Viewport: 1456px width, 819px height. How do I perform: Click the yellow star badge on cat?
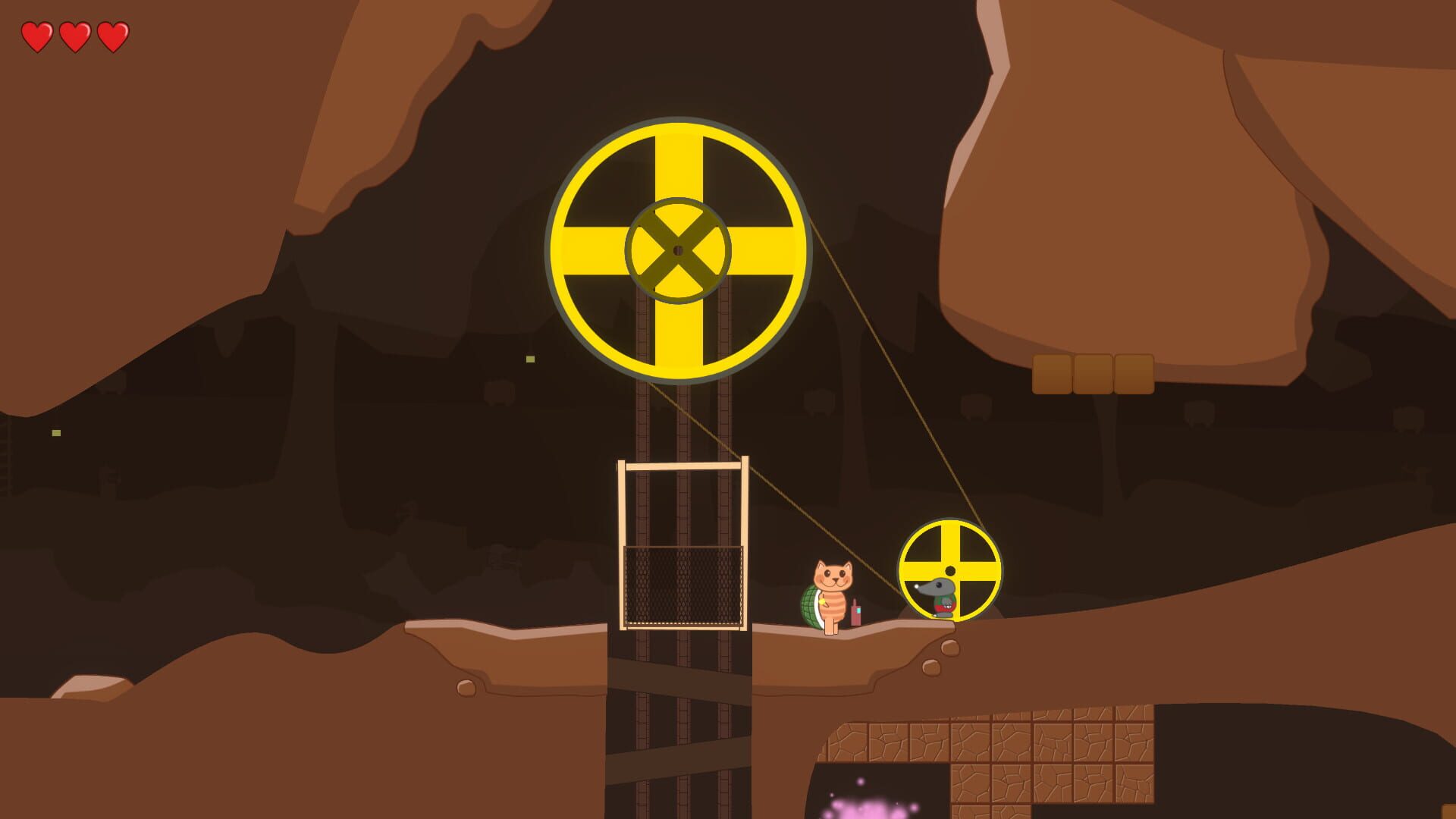click(x=823, y=601)
